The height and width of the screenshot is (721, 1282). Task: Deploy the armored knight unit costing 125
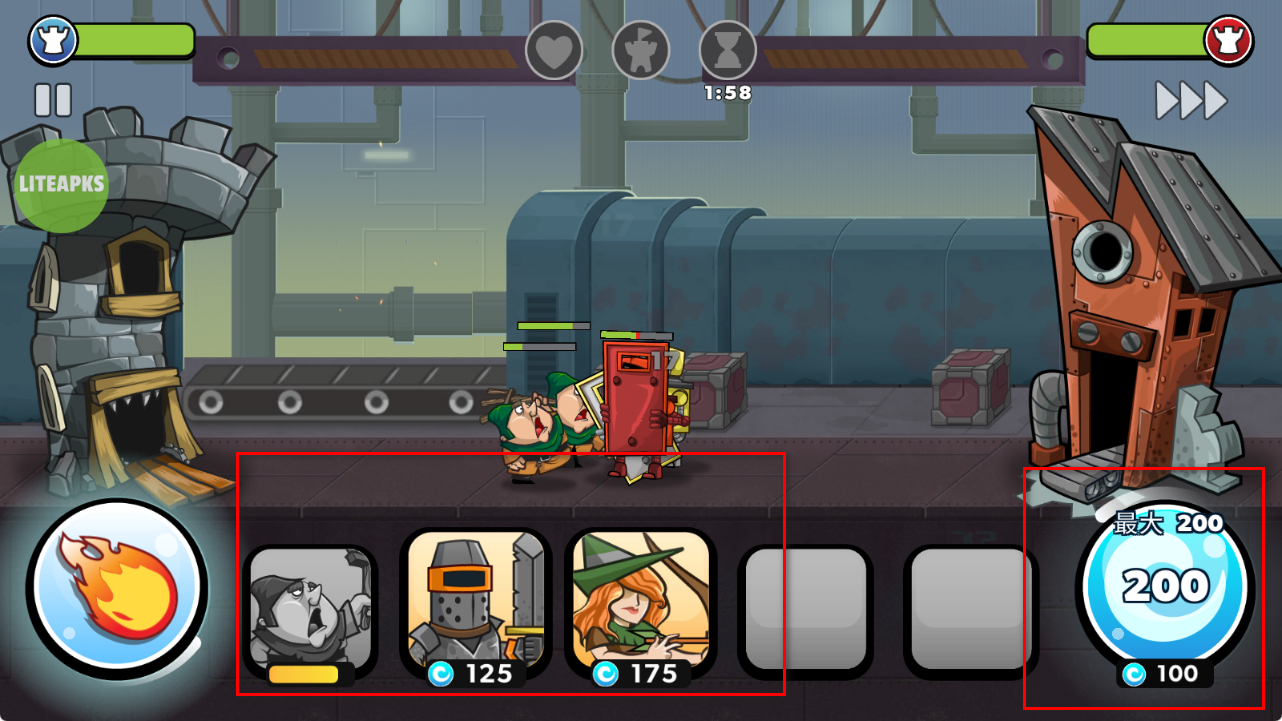pyautogui.click(x=476, y=607)
